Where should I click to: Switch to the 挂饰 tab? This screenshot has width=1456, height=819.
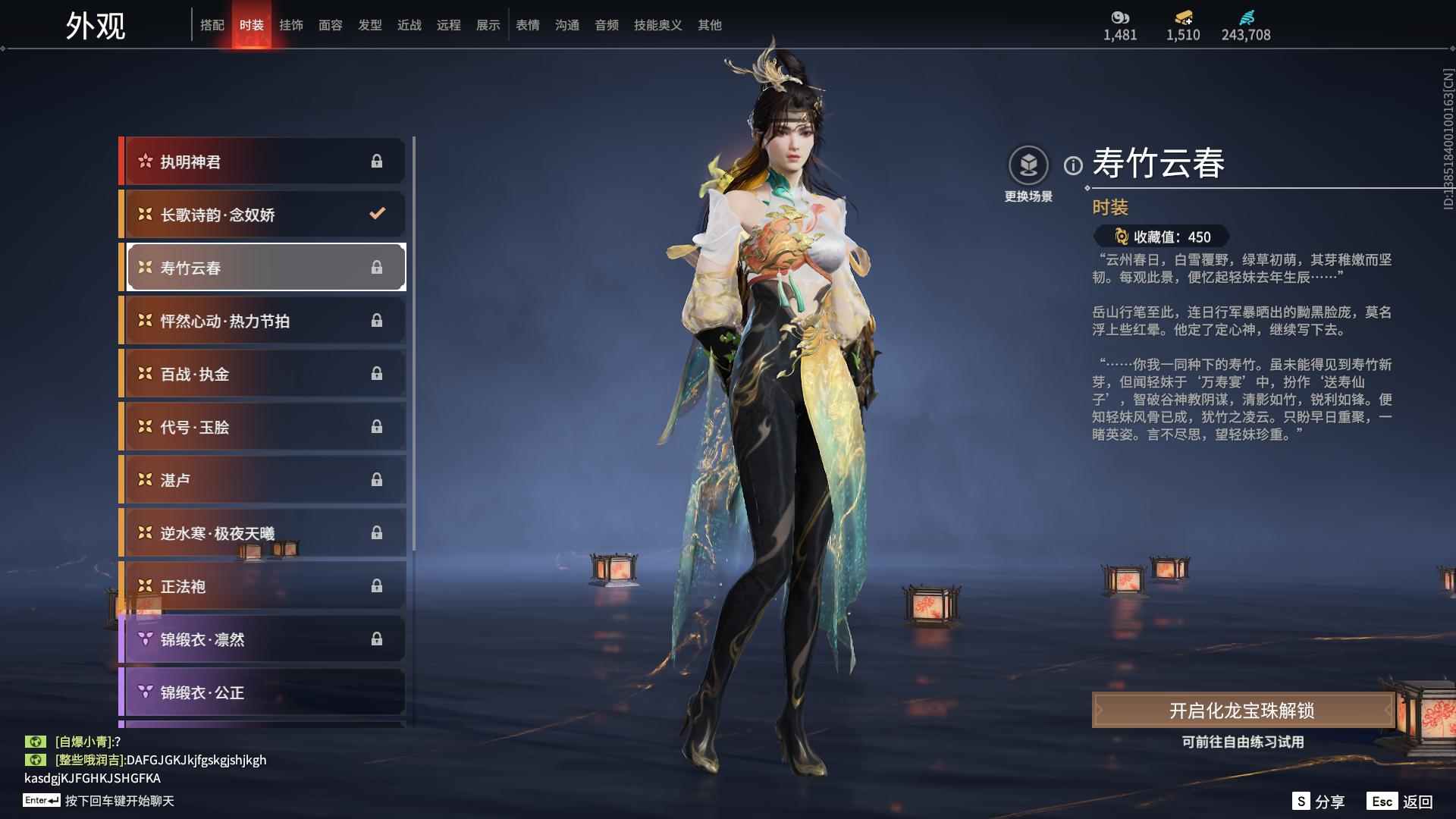click(292, 24)
